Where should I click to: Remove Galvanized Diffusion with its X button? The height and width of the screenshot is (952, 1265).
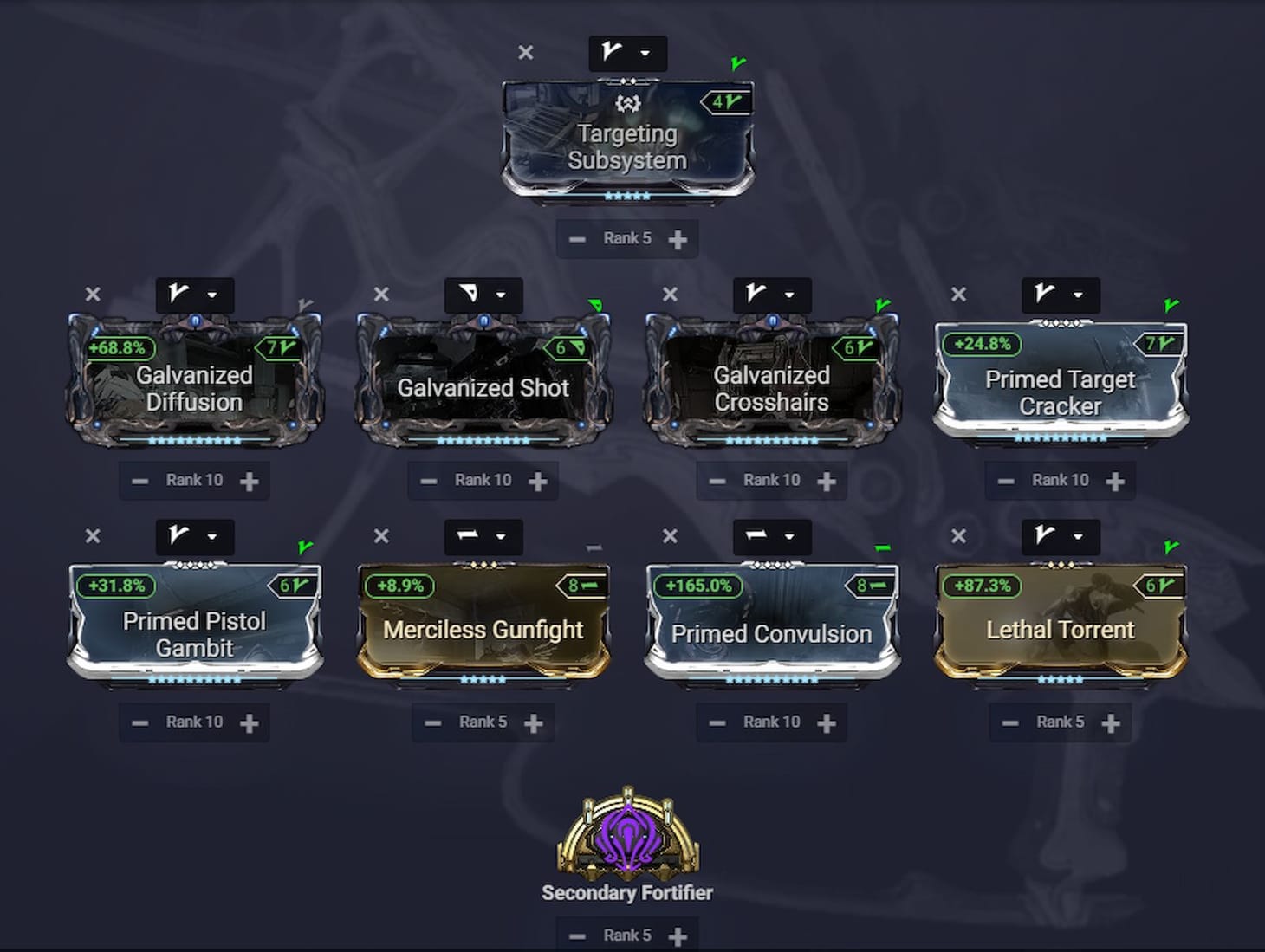pyautogui.click(x=94, y=295)
